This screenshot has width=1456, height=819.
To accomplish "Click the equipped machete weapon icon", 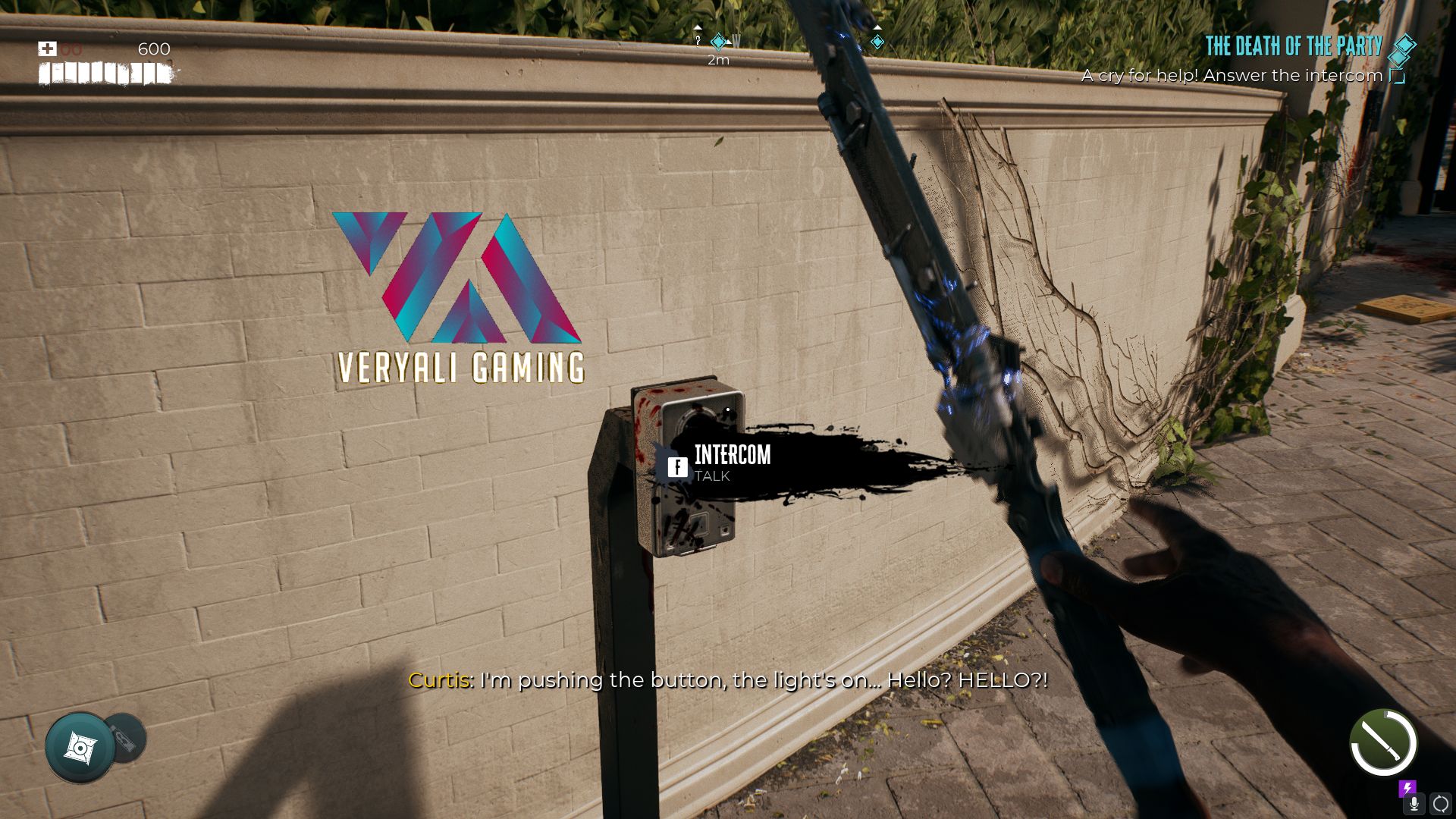I will (1382, 743).
